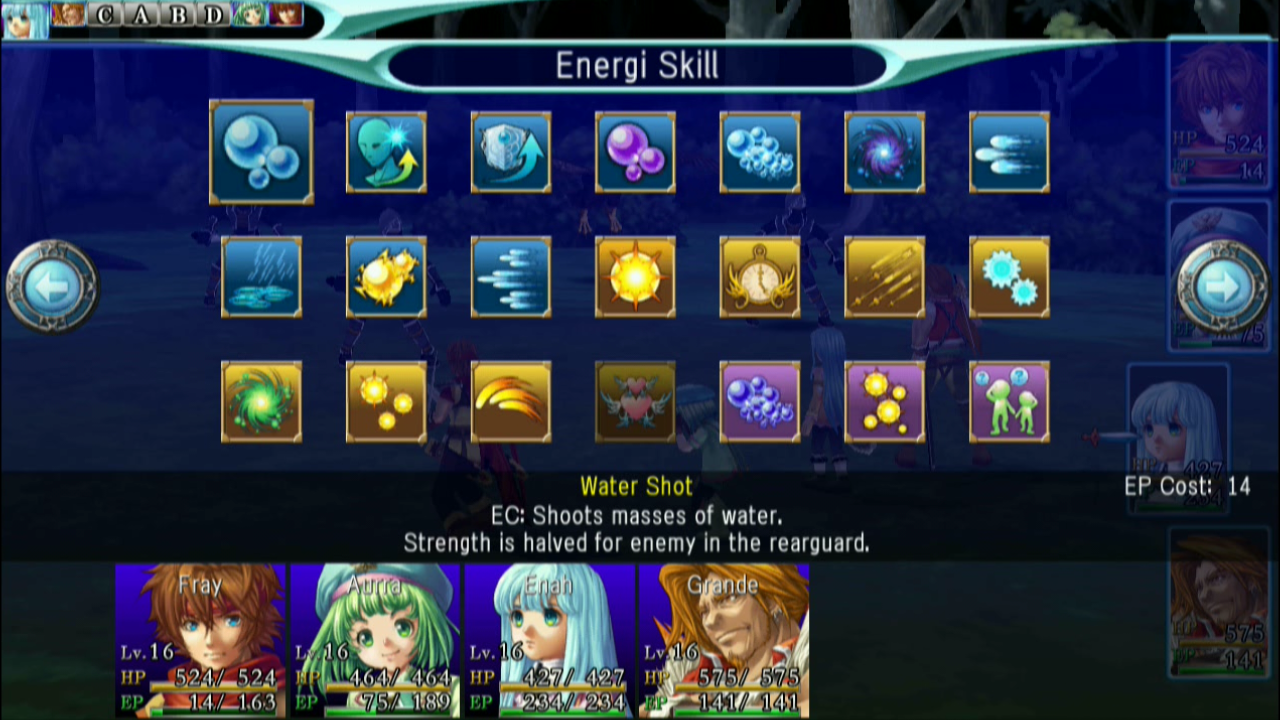Select formation tab B

(176, 16)
